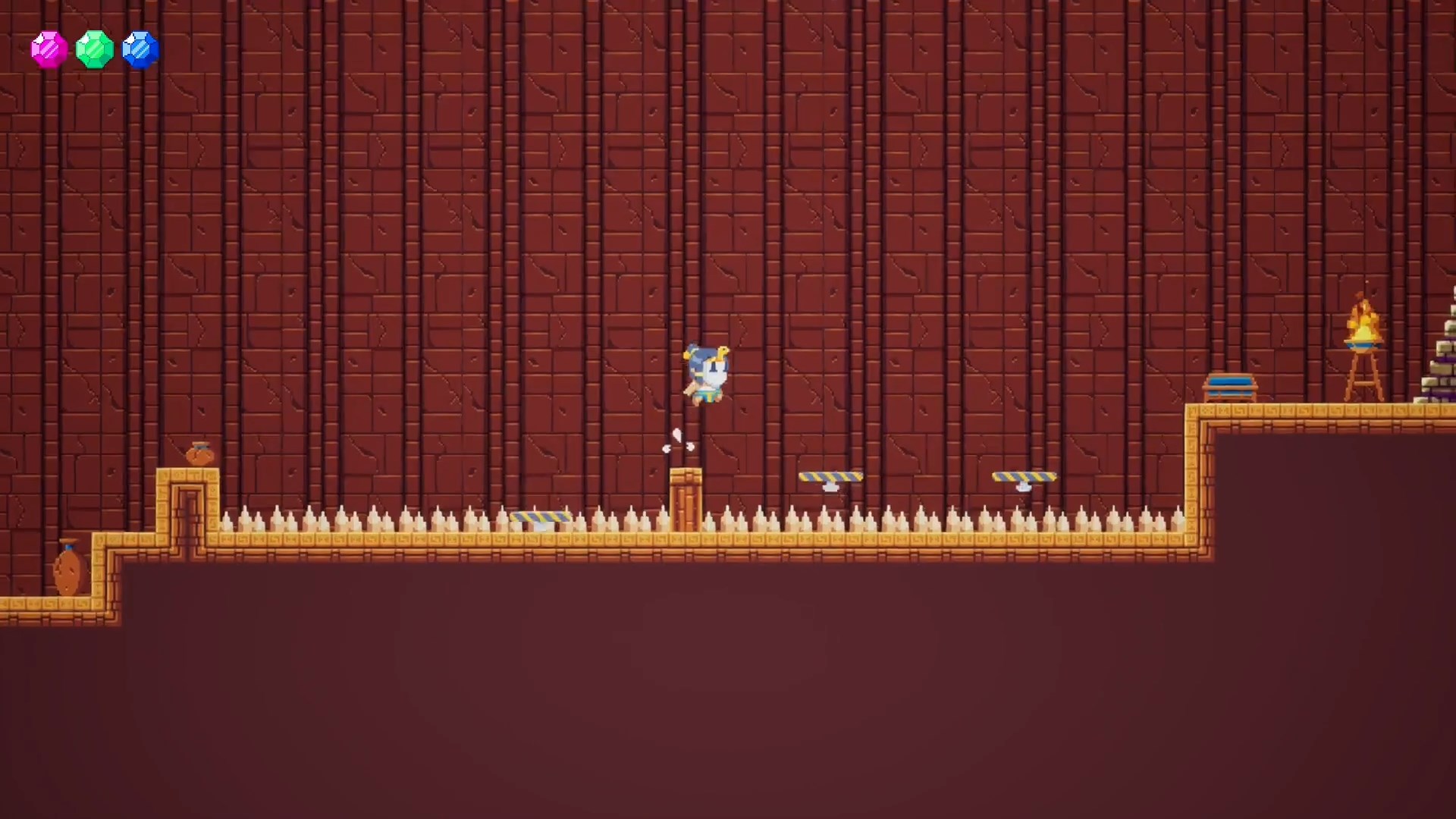Image resolution: width=1456 pixels, height=819 pixels.
Task: Click the jumping player character
Action: (705, 372)
